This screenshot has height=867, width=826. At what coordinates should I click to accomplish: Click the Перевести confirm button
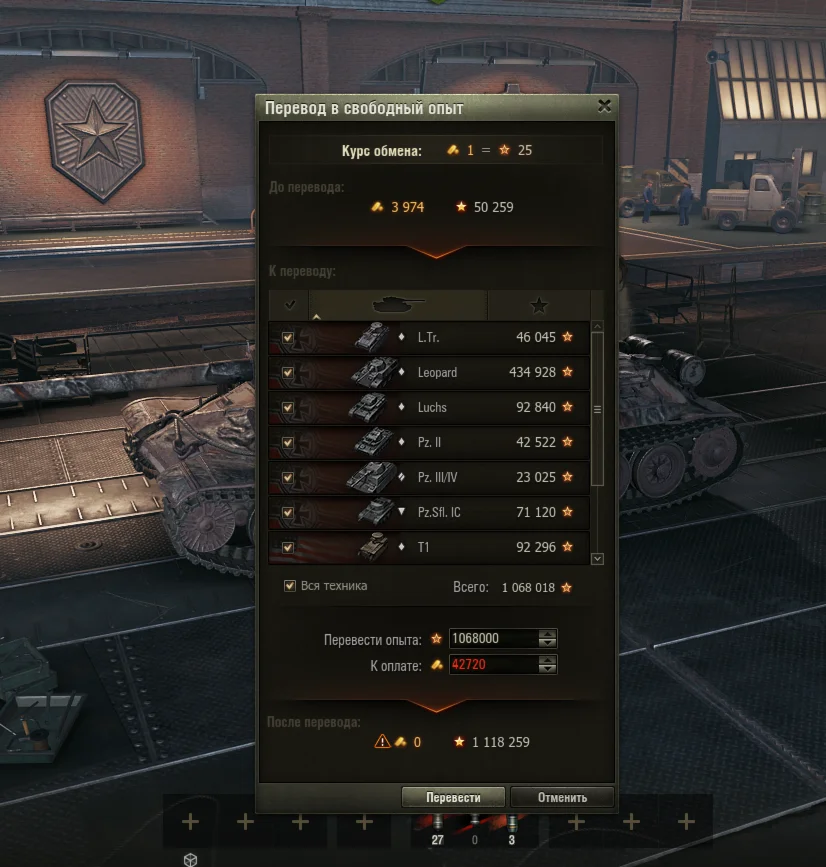pyautogui.click(x=453, y=797)
